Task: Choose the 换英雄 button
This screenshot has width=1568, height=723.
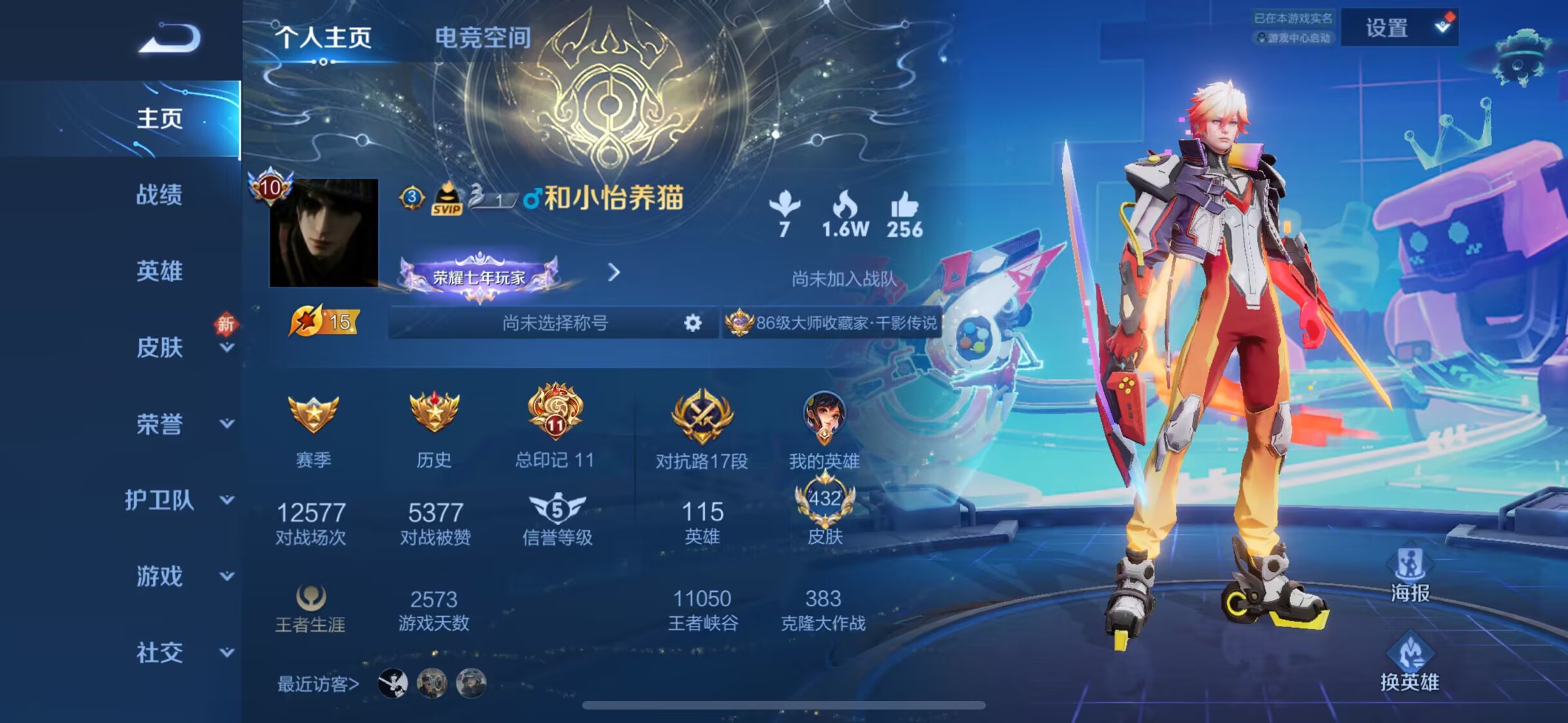Action: coord(1410,663)
